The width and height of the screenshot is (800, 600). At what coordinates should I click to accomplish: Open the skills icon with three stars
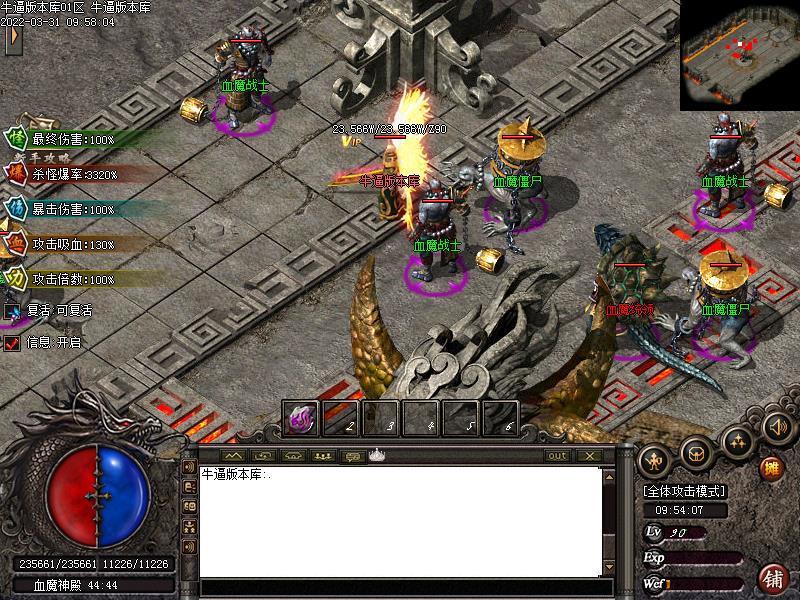[737, 441]
